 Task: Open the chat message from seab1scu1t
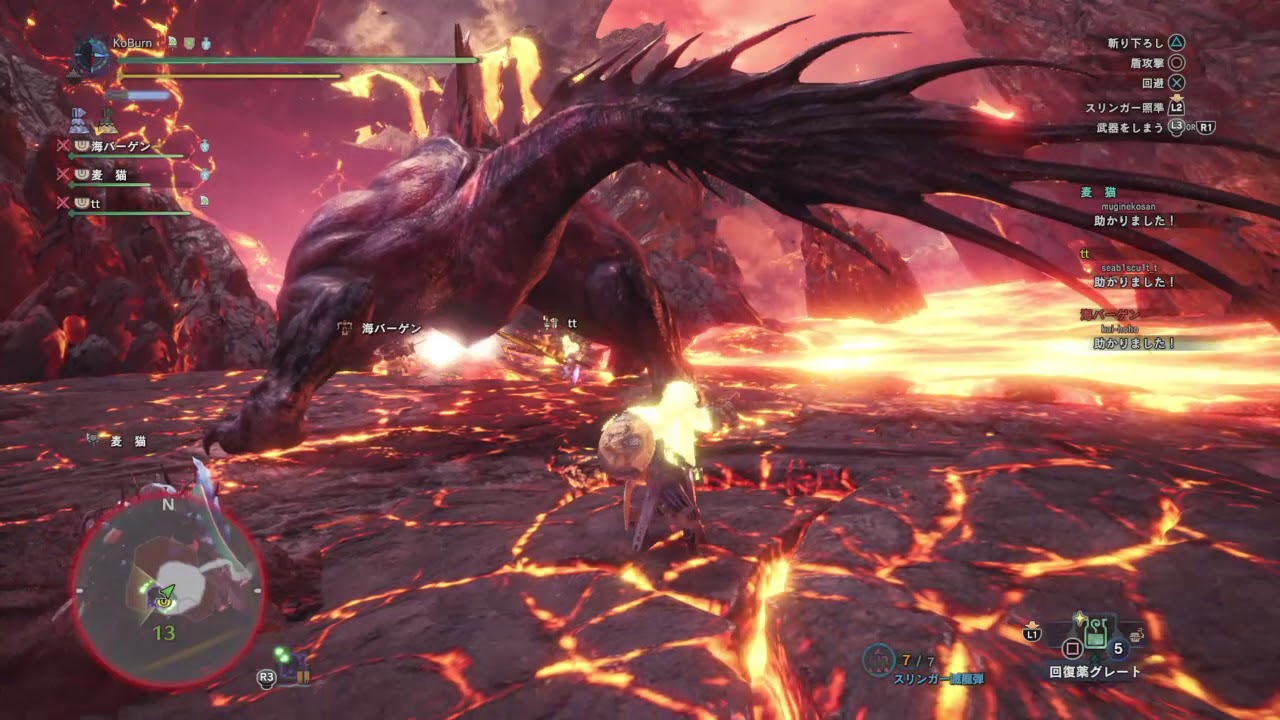tap(1134, 282)
